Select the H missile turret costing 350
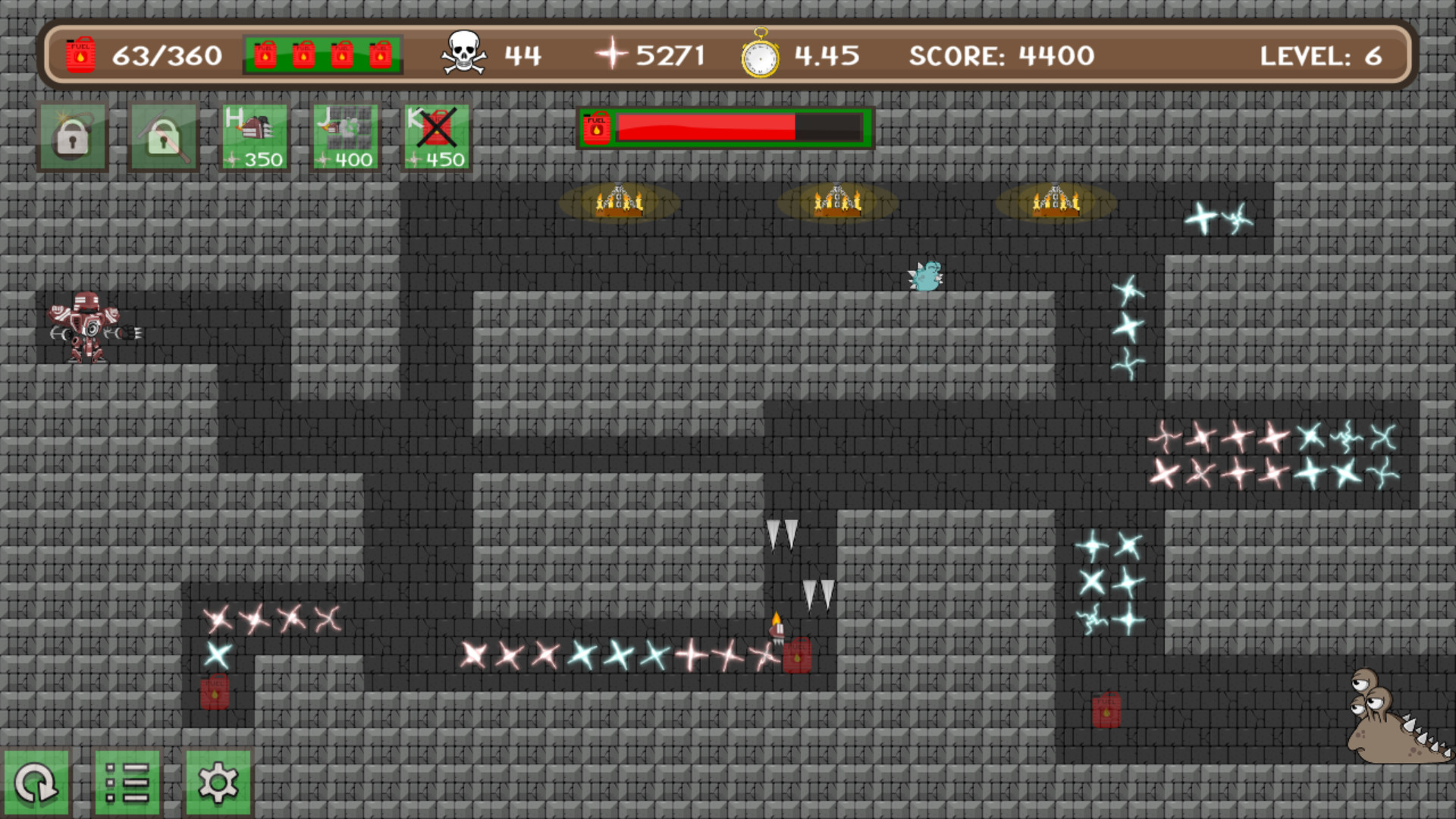 tap(256, 135)
